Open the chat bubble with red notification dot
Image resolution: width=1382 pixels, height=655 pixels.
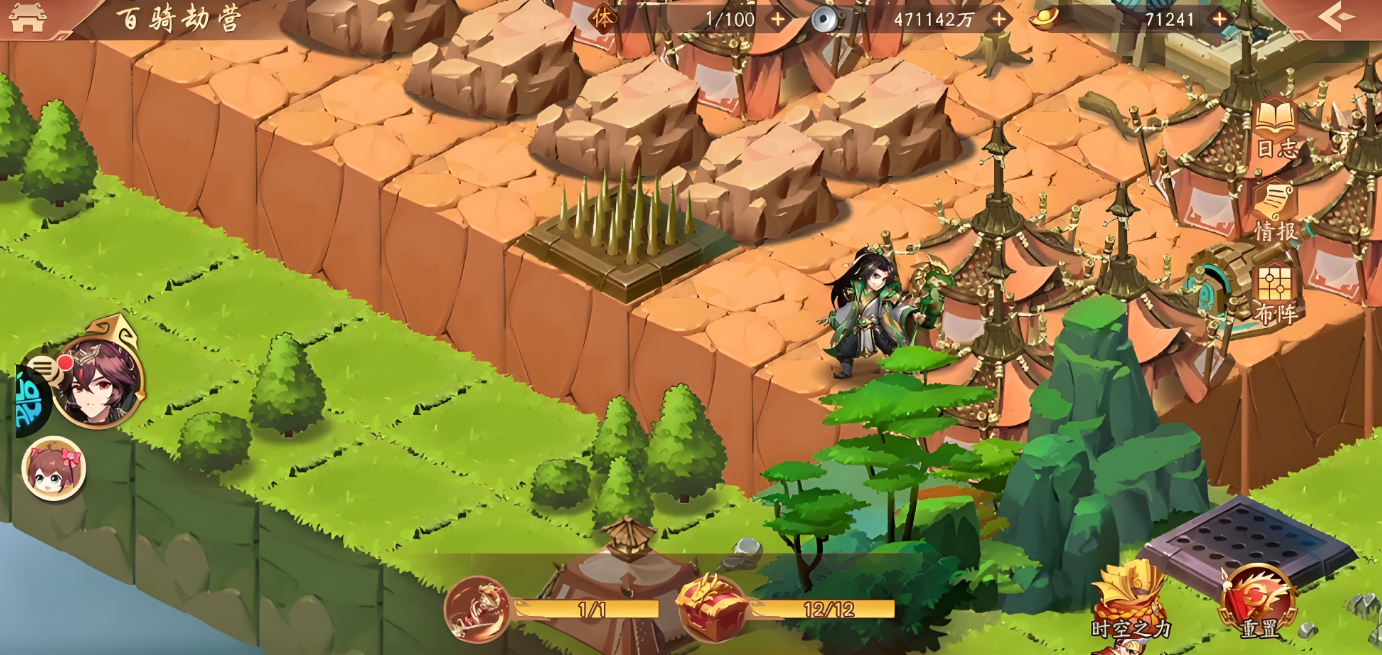pyautogui.click(x=43, y=369)
